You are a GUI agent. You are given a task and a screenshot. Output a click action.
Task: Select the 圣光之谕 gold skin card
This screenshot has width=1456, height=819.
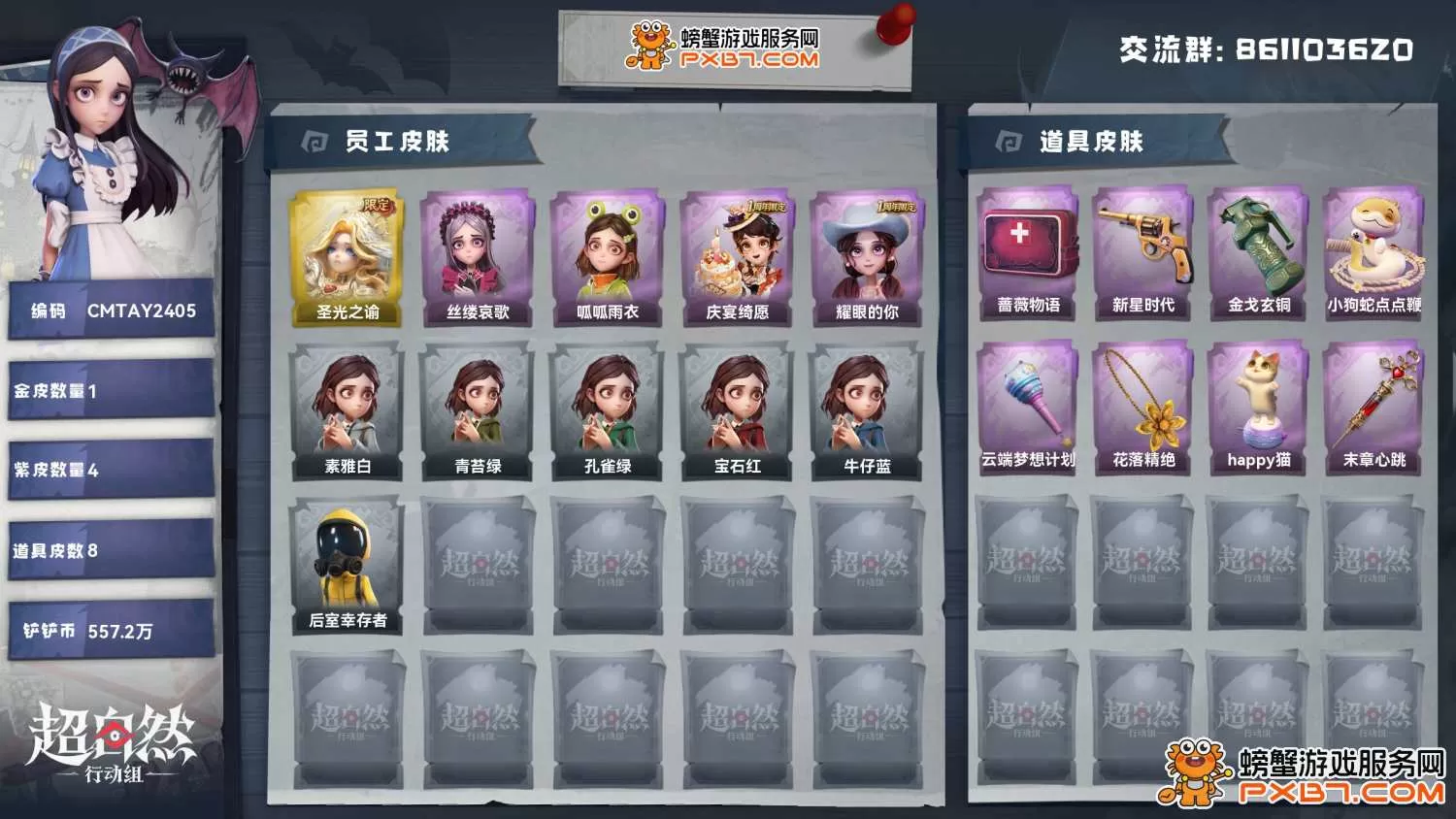347,257
